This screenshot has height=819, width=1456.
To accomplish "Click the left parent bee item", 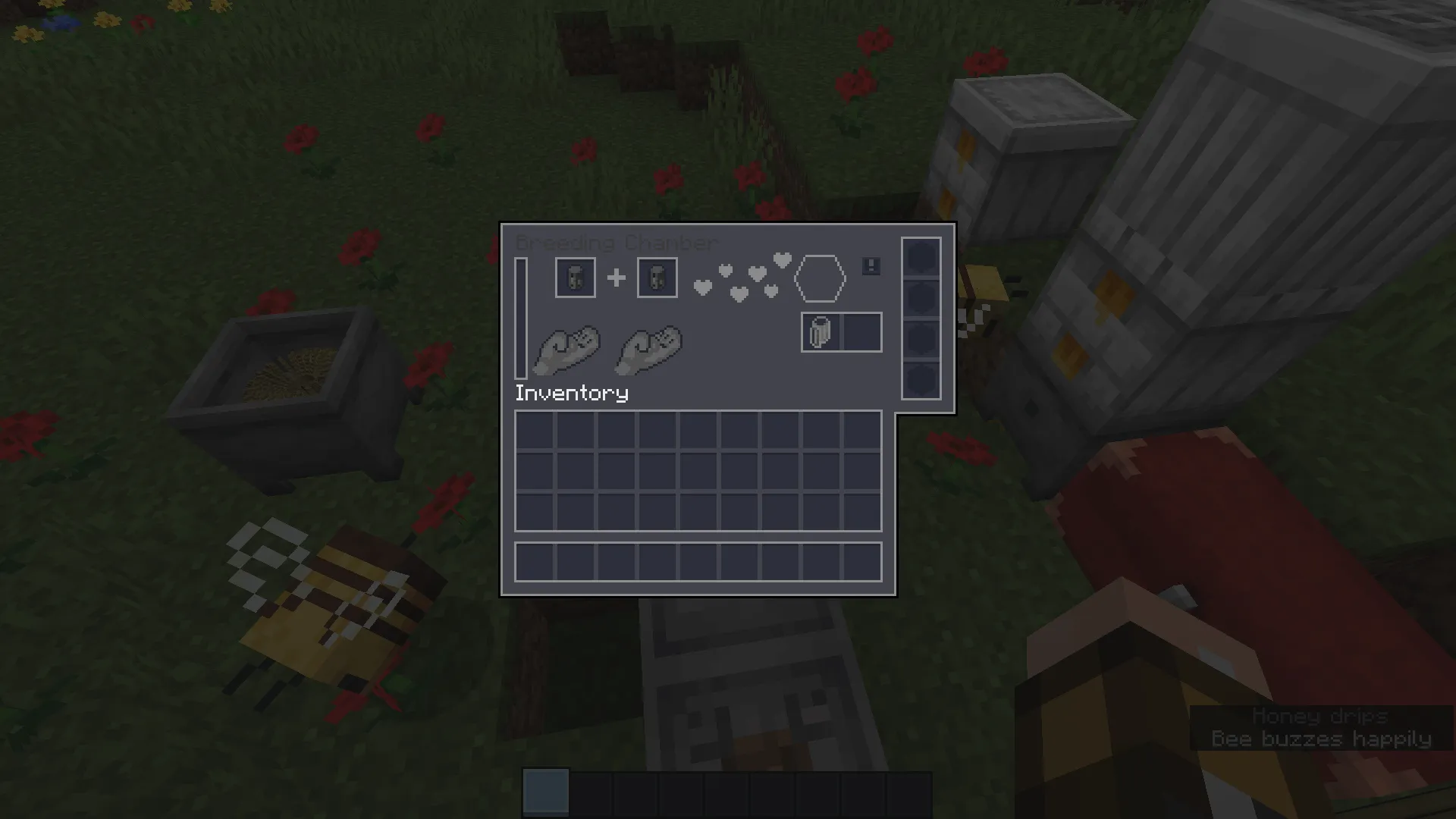I will (574, 277).
